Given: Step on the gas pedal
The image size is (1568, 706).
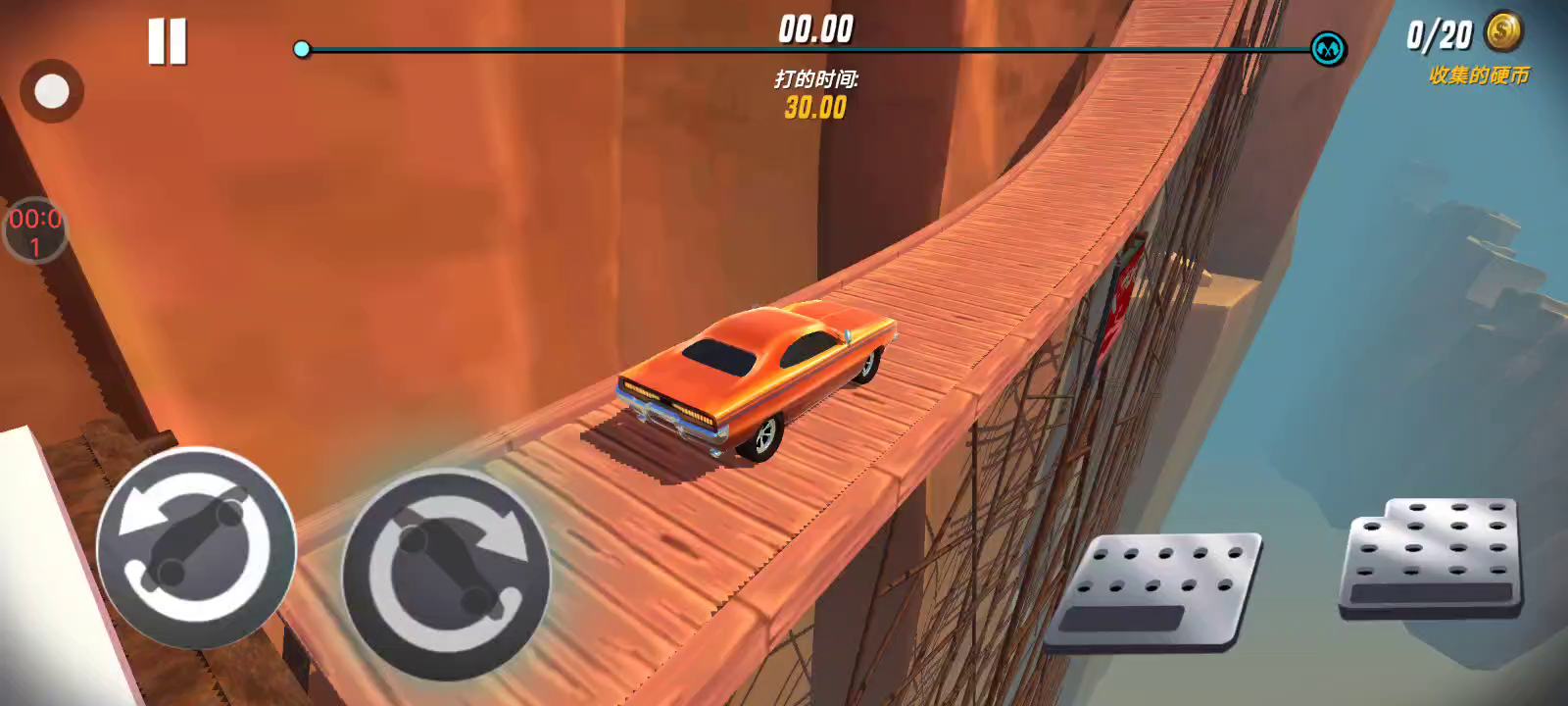Looking at the screenshot, I should point(1433,556).
